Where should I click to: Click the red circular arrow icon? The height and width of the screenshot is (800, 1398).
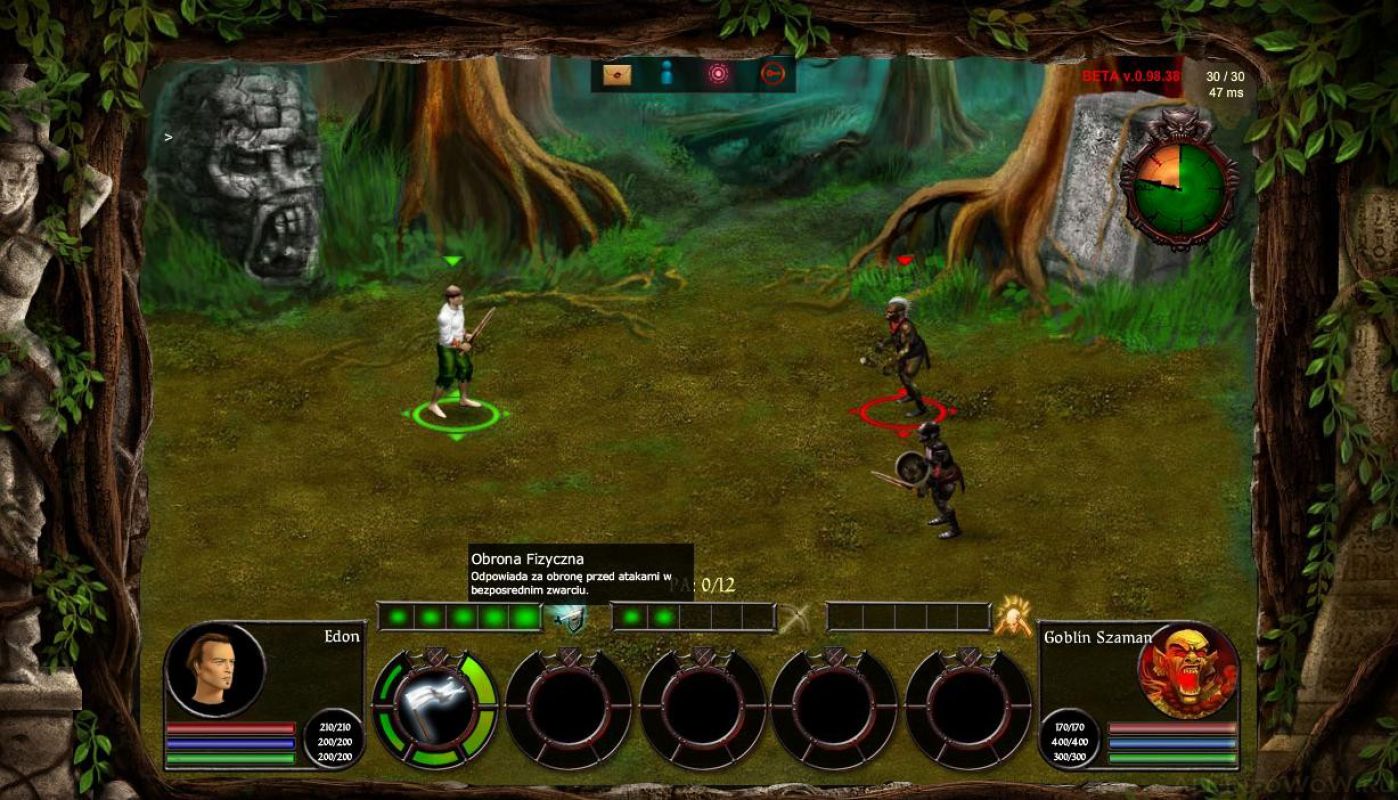[x=772, y=74]
